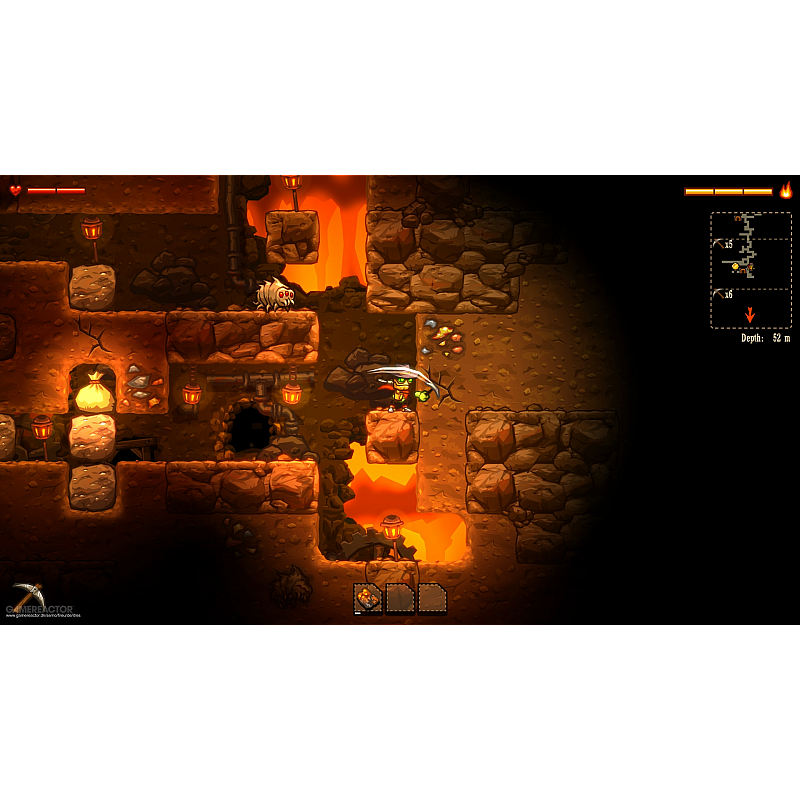Click the red down arrow on minimap
Image resolution: width=800 pixels, height=800 pixels.
750,314
